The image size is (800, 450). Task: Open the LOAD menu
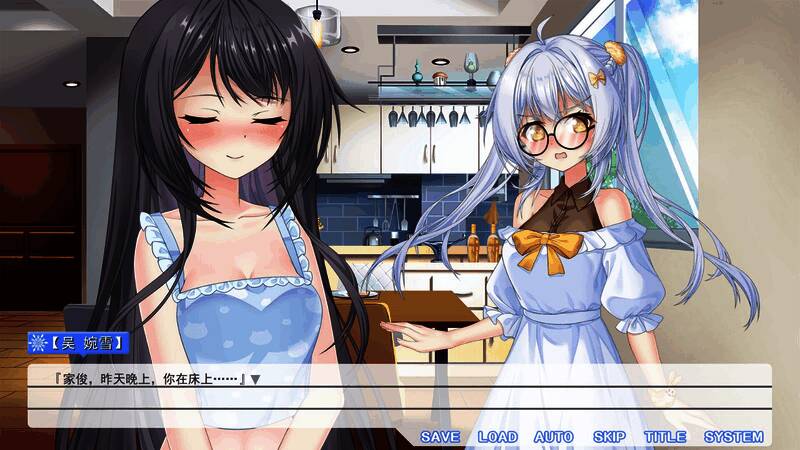[x=497, y=437]
